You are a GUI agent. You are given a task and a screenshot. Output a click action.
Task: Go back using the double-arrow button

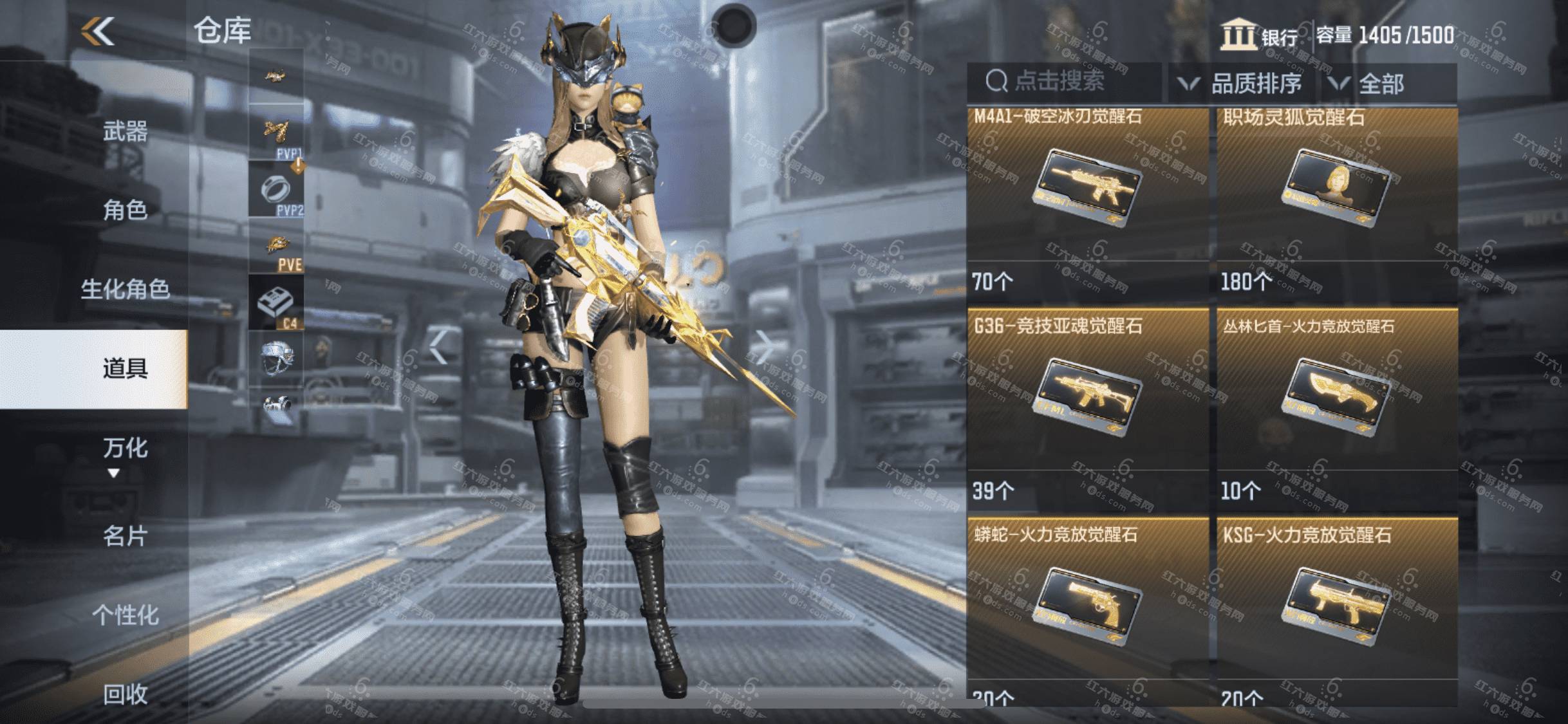pos(98,31)
